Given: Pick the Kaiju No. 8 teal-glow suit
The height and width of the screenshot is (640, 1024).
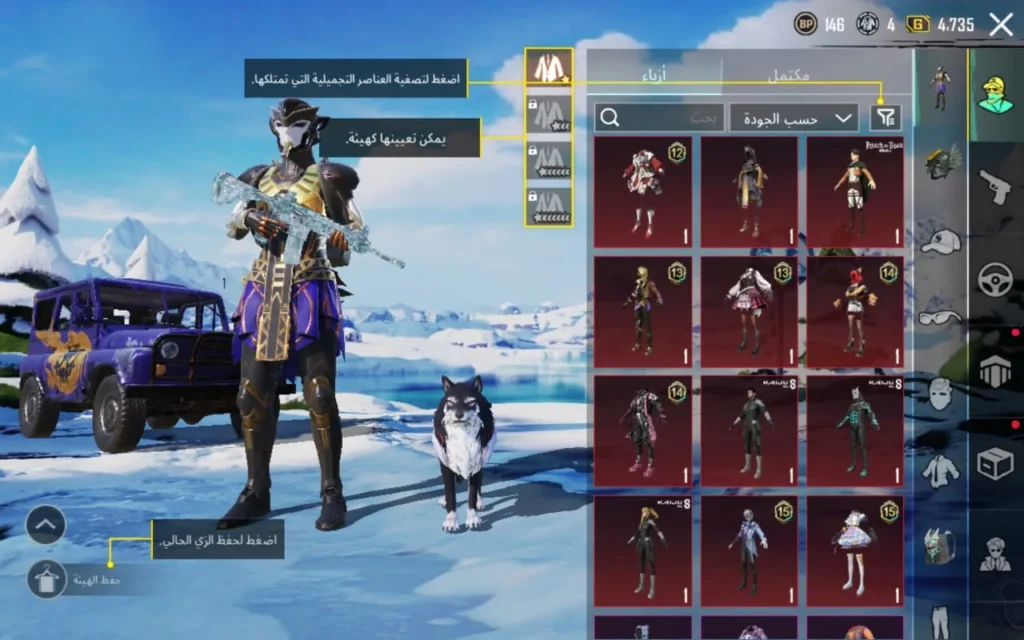Looking at the screenshot, I should pos(855,431).
